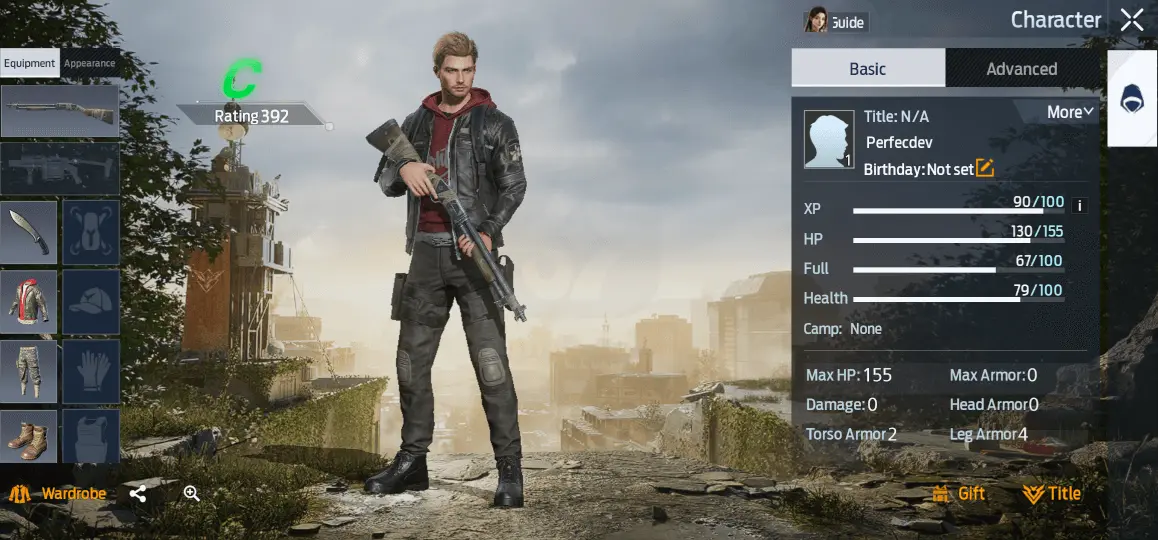Open the Gift menu
Image resolution: width=1158 pixels, height=540 pixels.
click(958, 494)
